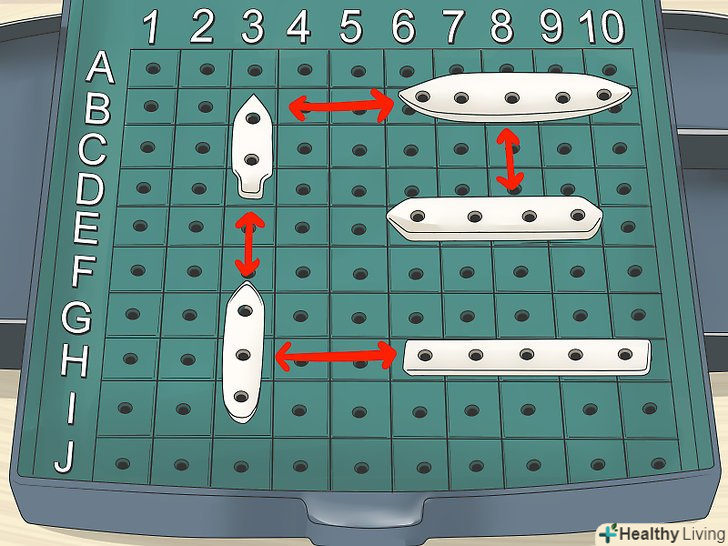Open the Healthy Living watermark logo
The image size is (728, 546).
[x=659, y=531]
